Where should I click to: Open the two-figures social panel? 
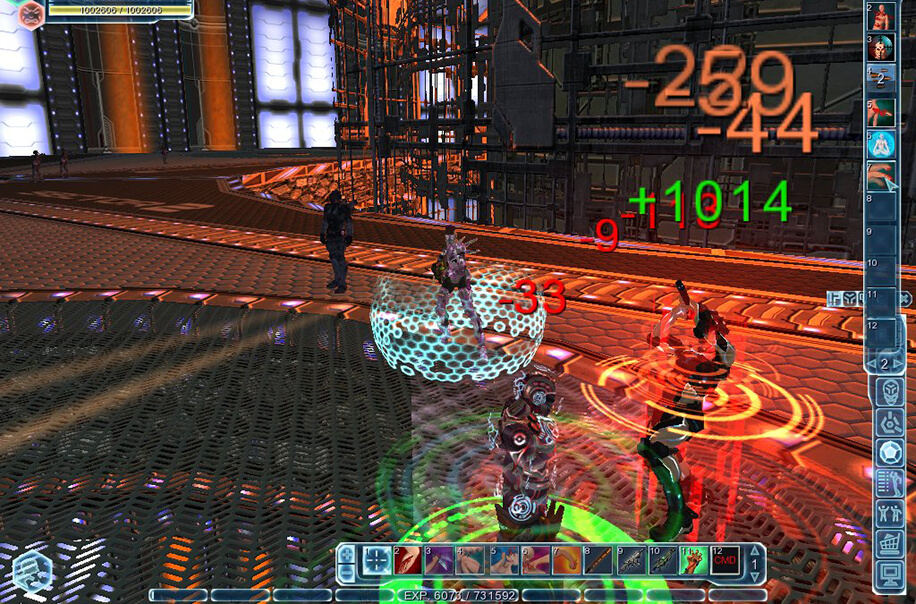tap(889, 514)
